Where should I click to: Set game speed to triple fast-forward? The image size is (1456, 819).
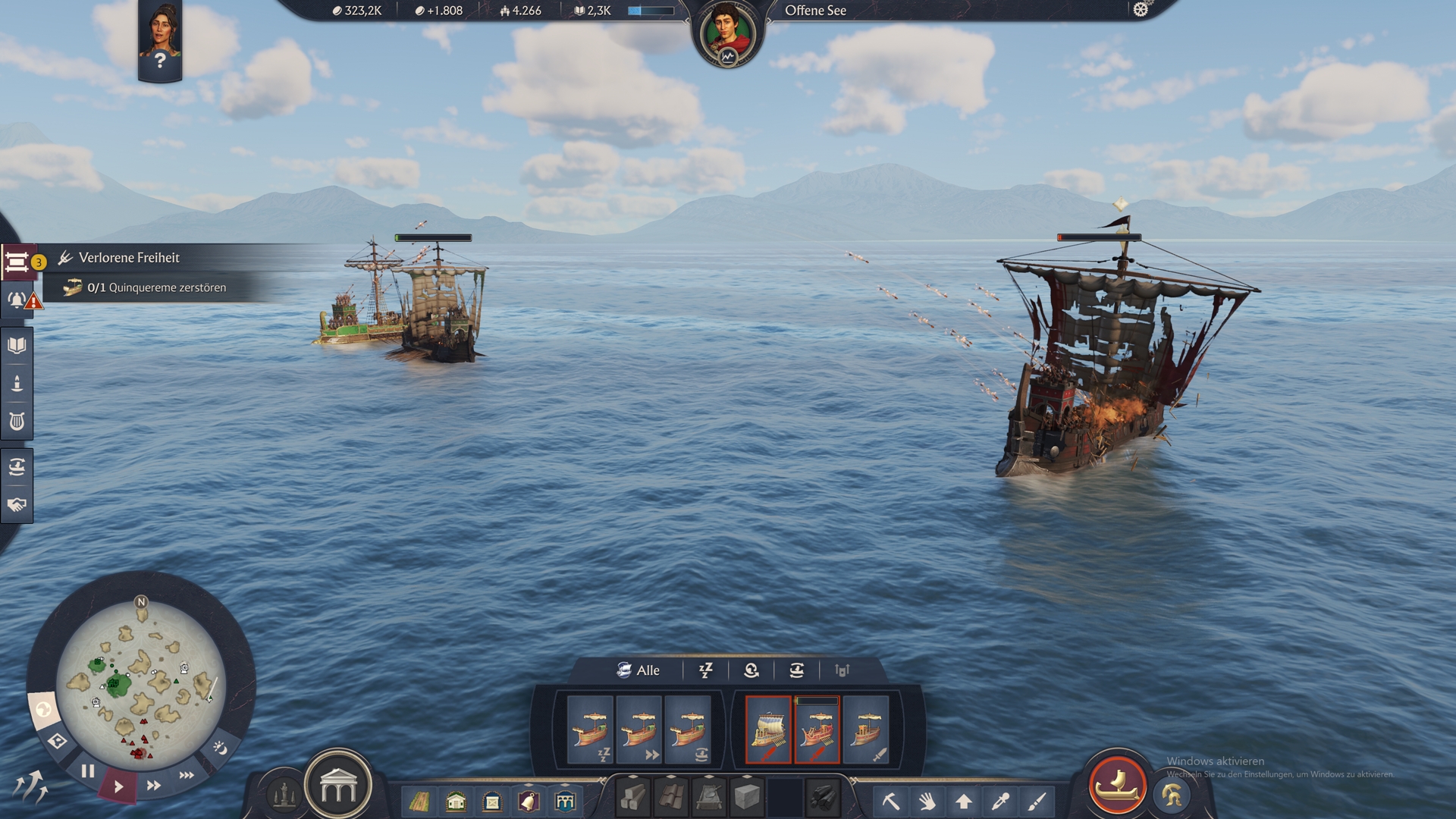tap(187, 775)
